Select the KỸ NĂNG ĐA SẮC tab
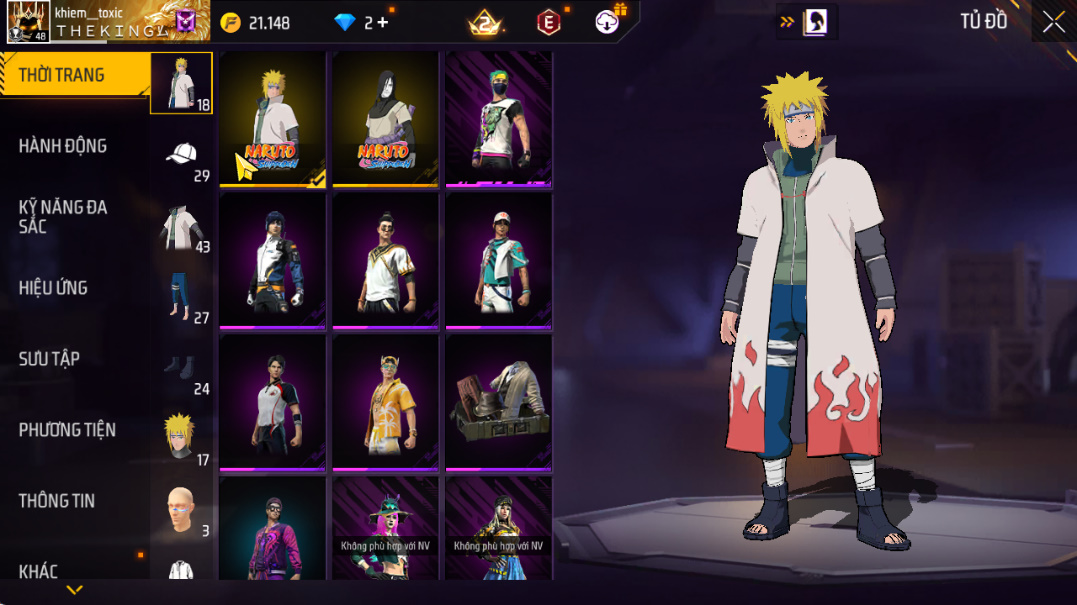 pyautogui.click(x=62, y=217)
